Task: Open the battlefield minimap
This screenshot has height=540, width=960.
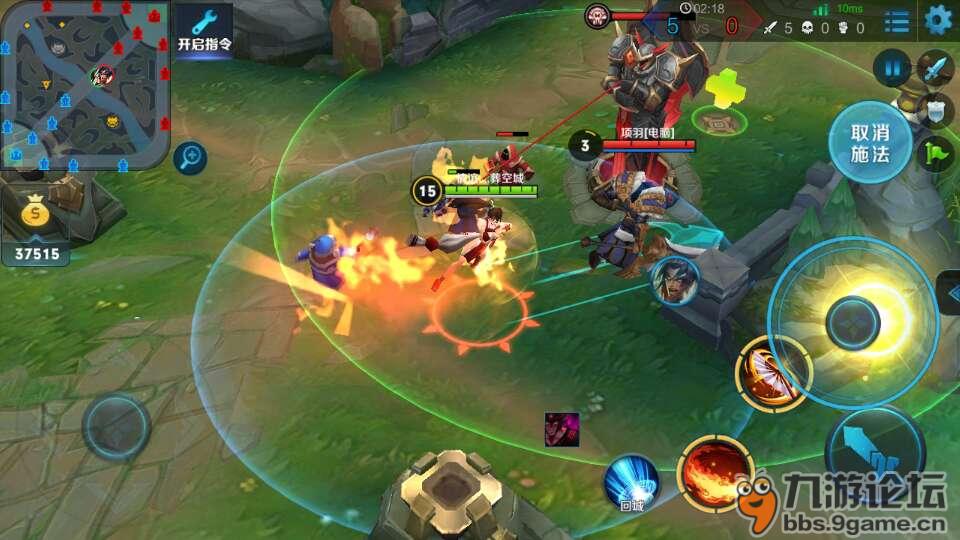Action: click(84, 84)
